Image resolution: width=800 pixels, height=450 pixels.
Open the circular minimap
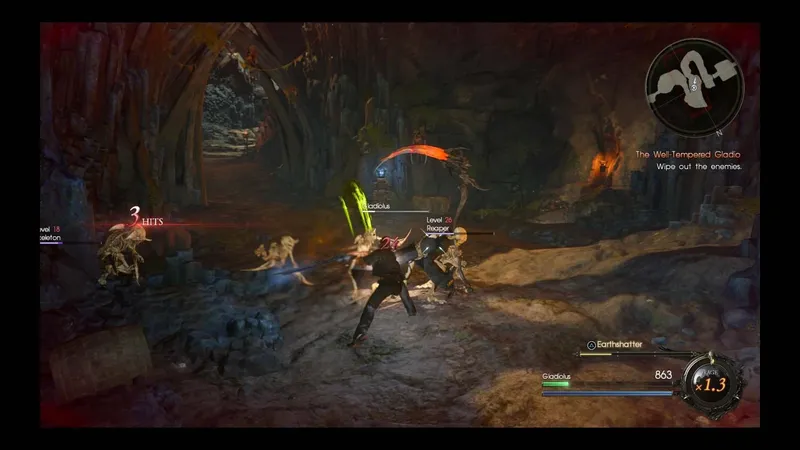pos(694,87)
